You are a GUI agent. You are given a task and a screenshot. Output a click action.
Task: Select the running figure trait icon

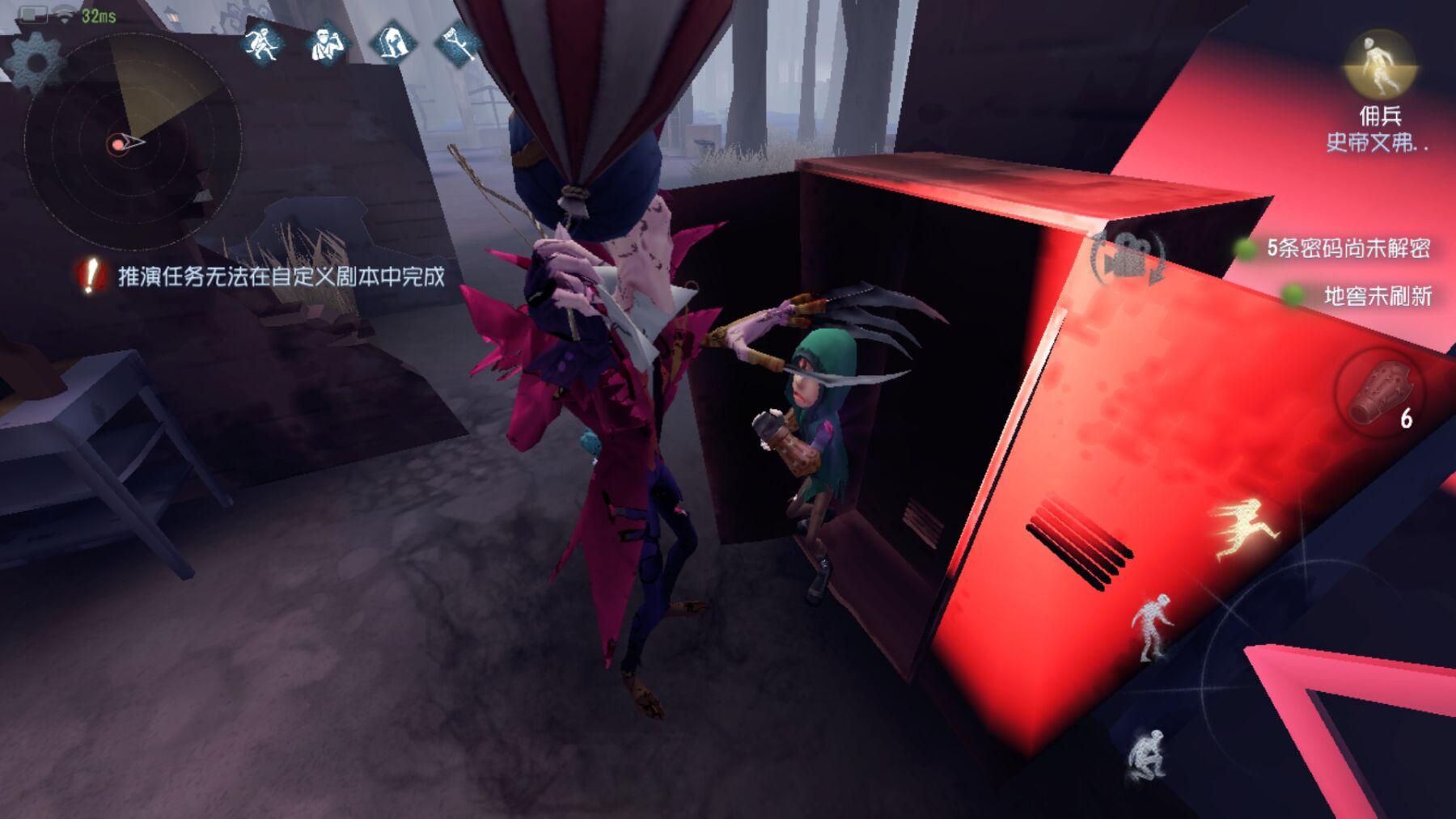(263, 42)
